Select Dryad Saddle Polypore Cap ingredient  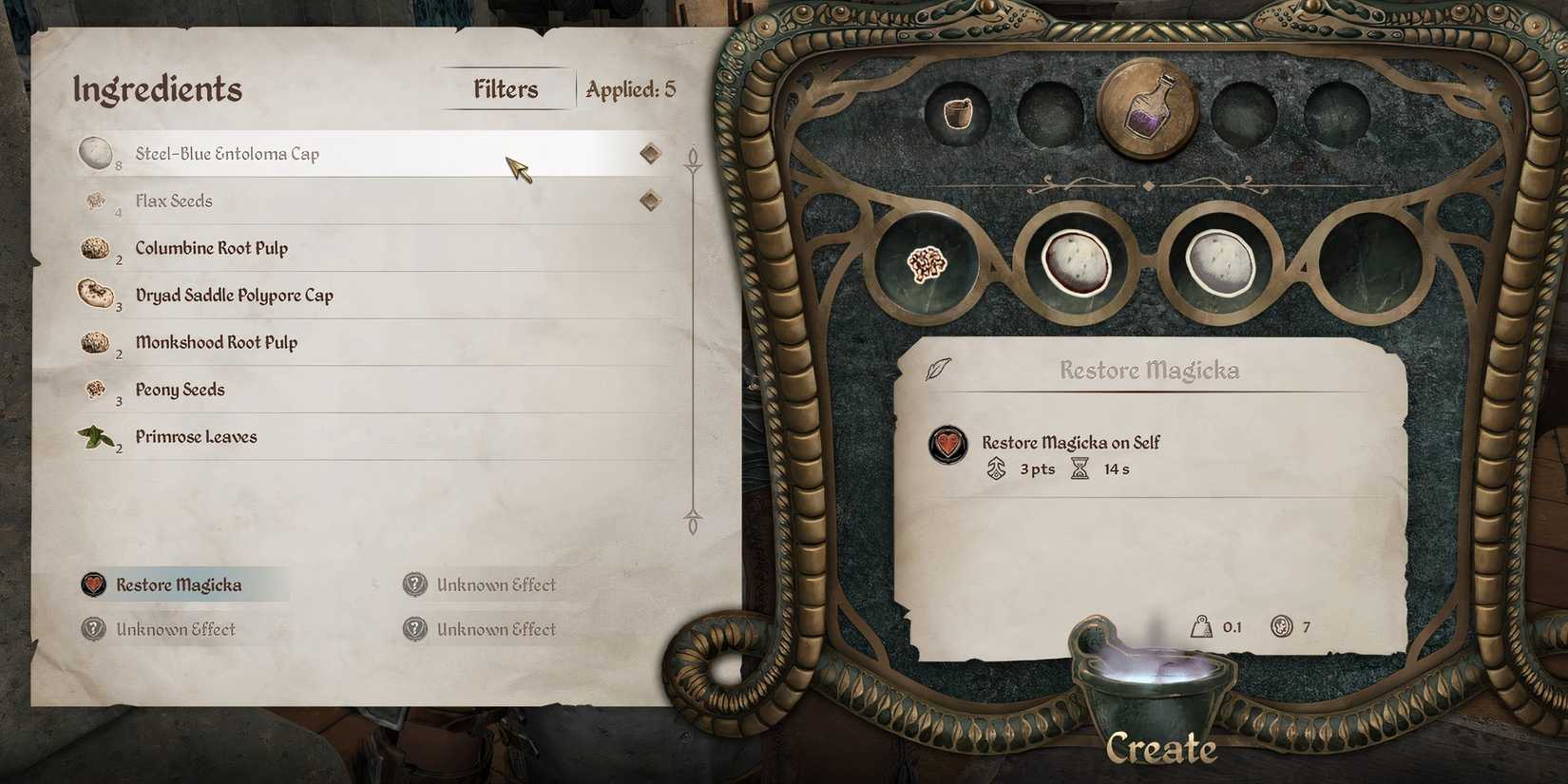[x=234, y=295]
